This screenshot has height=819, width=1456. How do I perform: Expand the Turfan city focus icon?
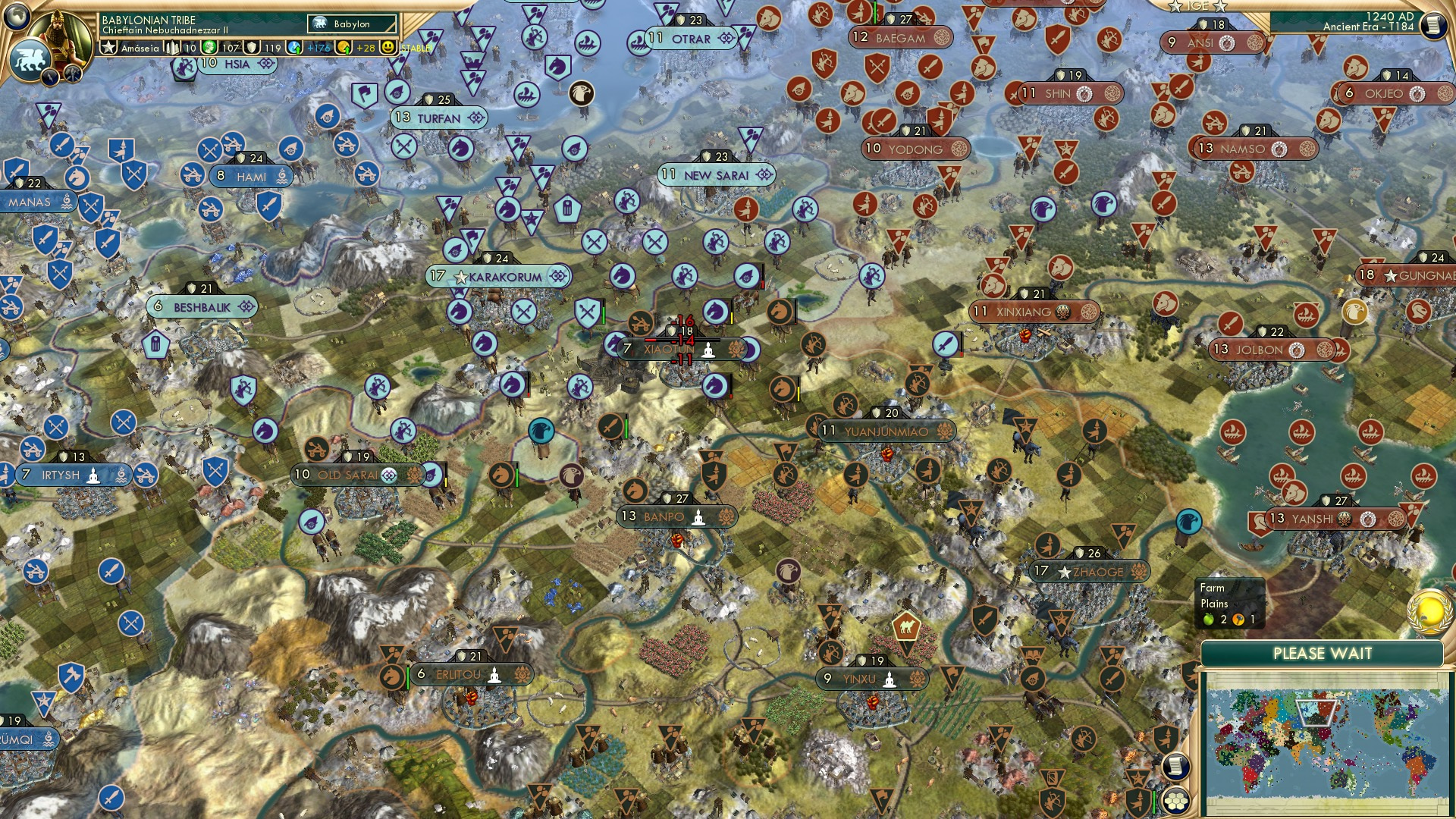point(475,118)
